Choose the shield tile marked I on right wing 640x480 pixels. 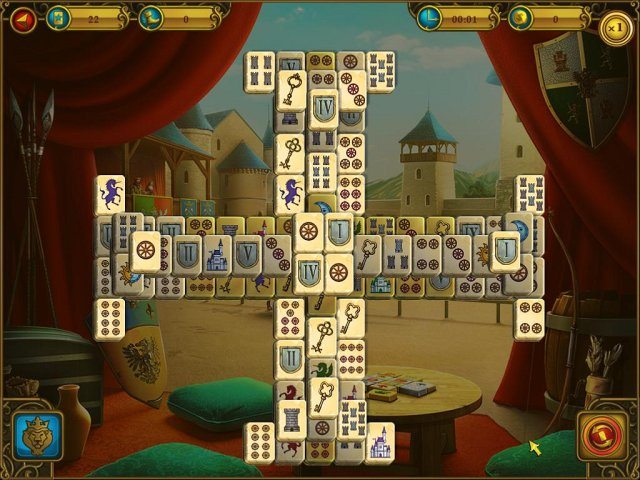point(506,250)
